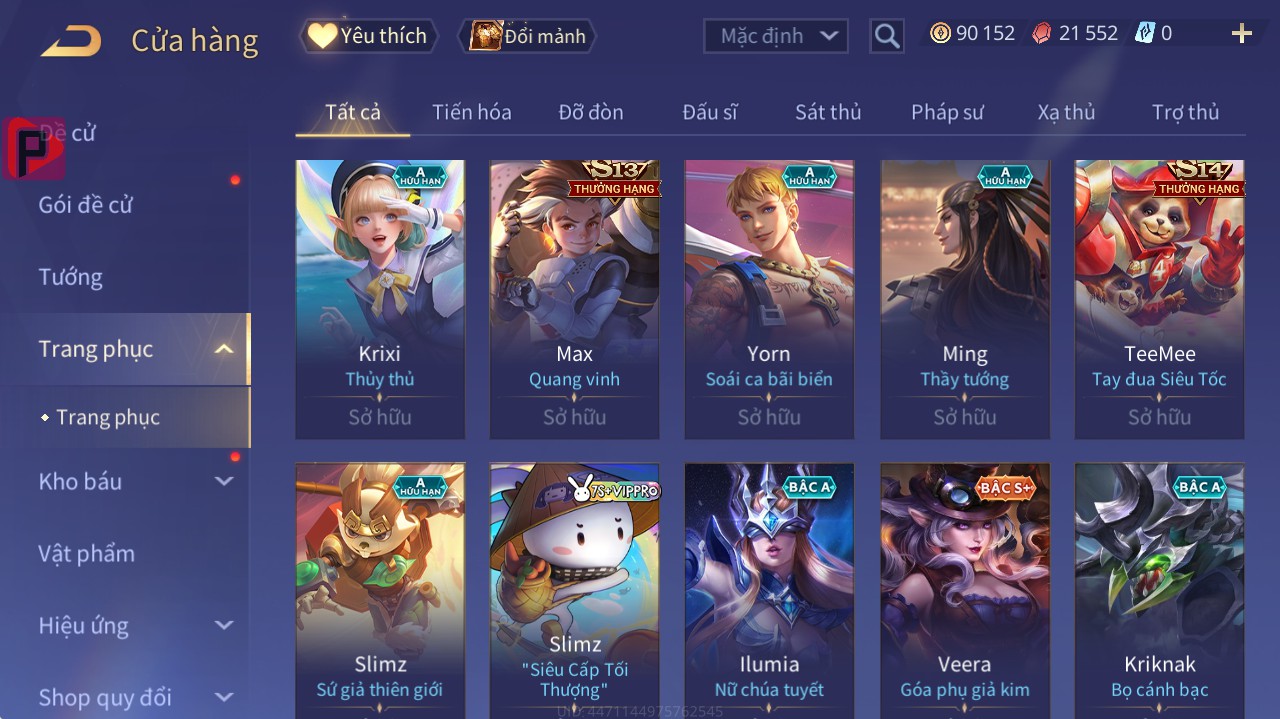Image resolution: width=1280 pixels, height=719 pixels.
Task: Switch to the Đỡ đòn tab
Action: [x=590, y=112]
